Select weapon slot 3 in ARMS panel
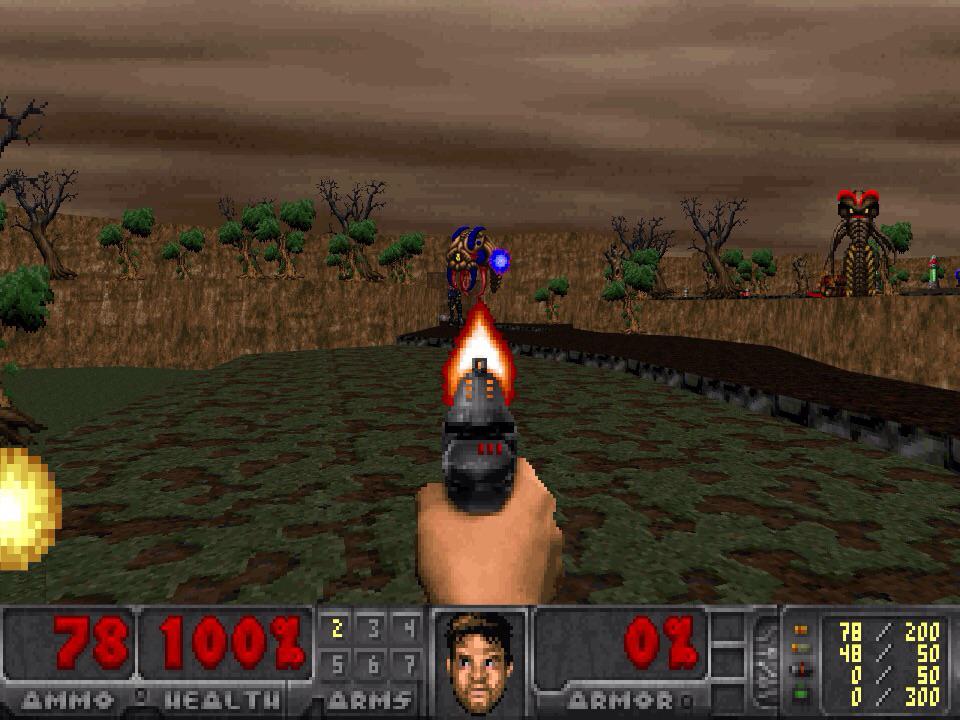 pyautogui.click(x=372, y=629)
